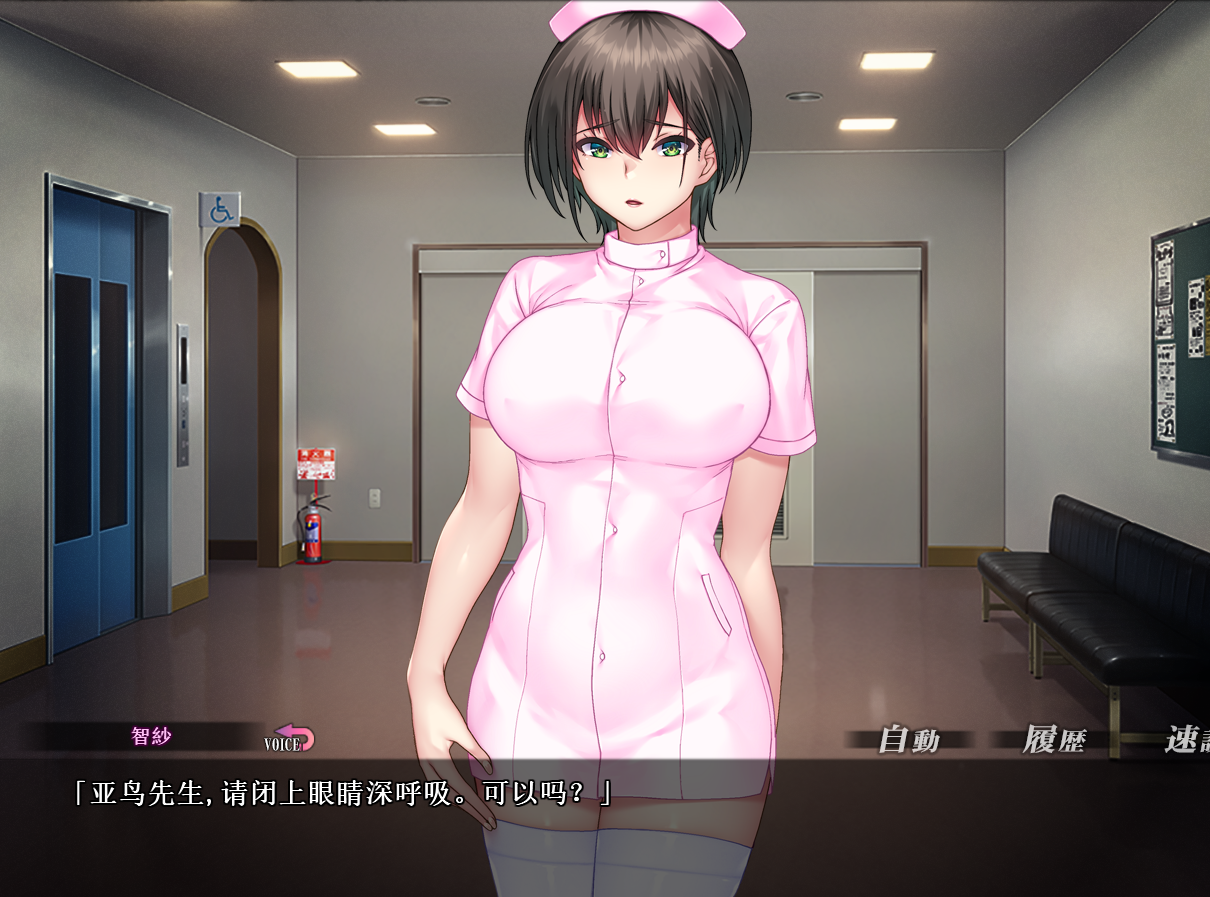Image resolution: width=1210 pixels, height=897 pixels.
Task: Activate the fast-forward skip button
Action: [x=1186, y=741]
